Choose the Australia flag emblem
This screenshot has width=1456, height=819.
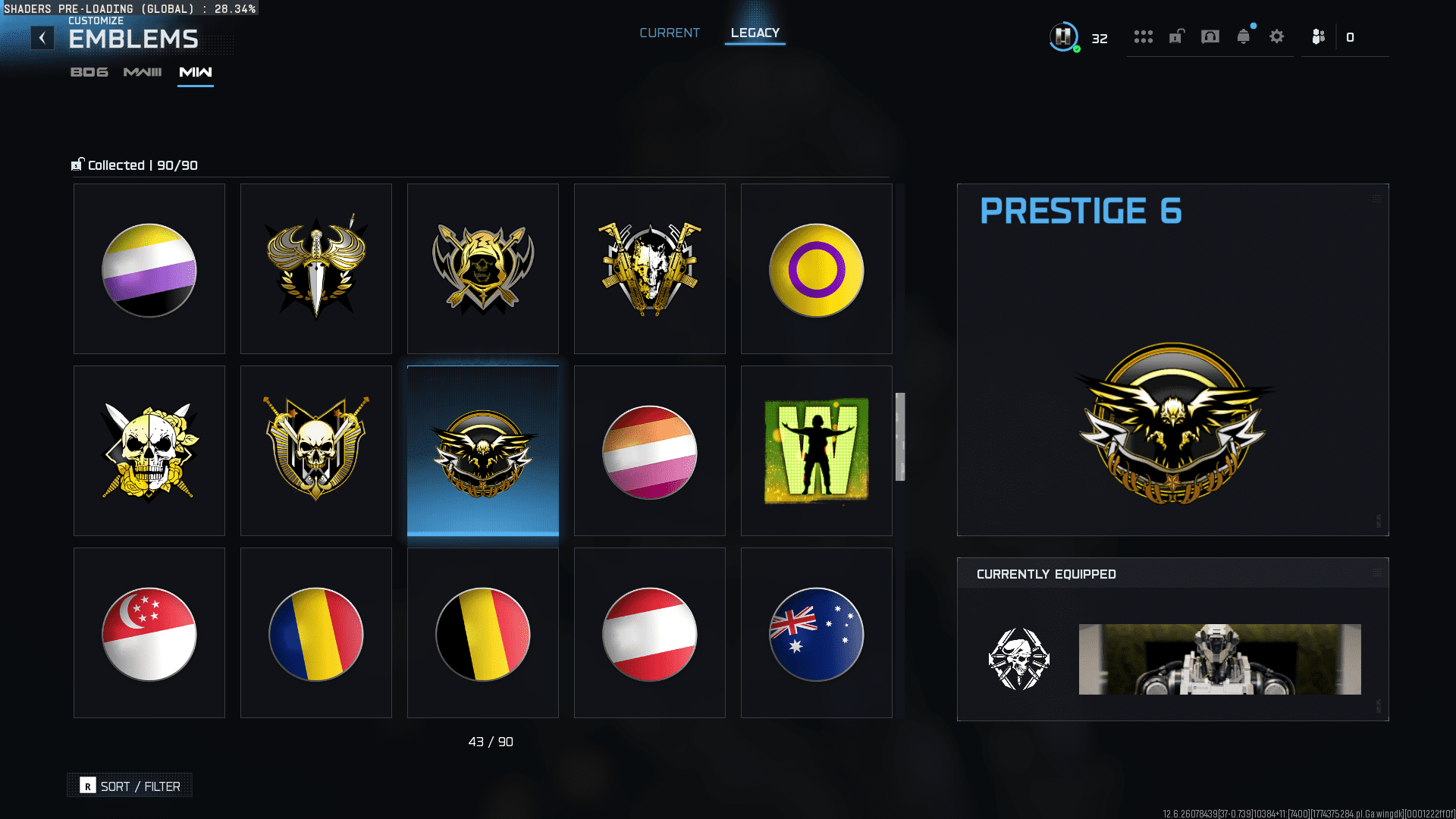817,633
